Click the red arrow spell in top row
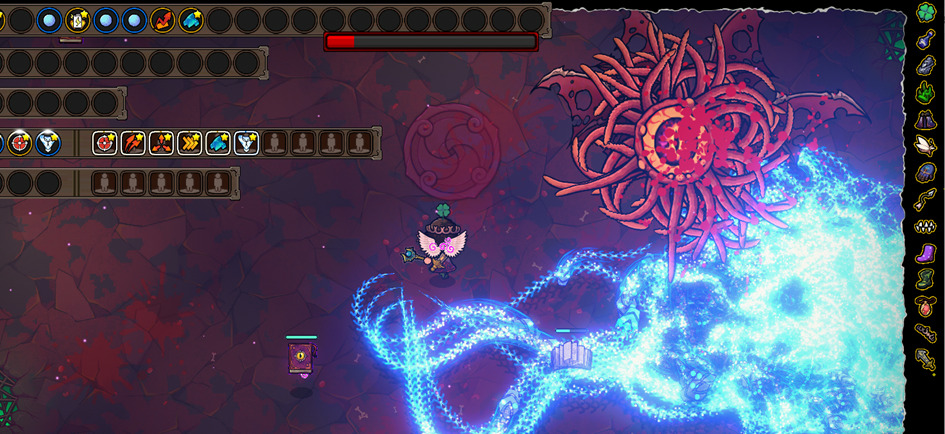The height and width of the screenshot is (434, 945). coord(162,20)
